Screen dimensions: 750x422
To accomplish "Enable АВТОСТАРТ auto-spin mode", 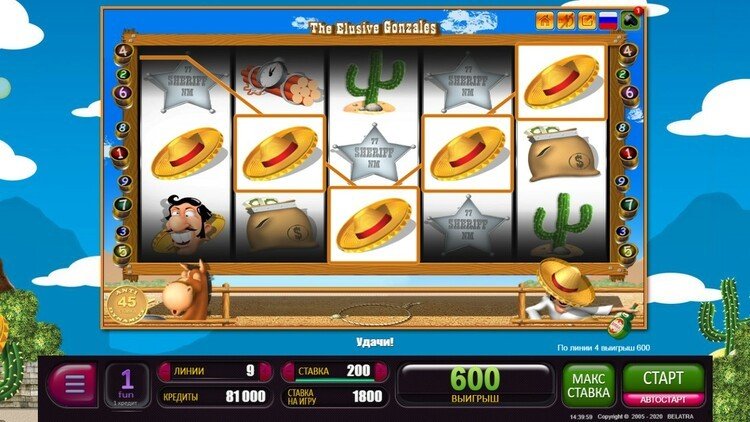I will pos(663,399).
